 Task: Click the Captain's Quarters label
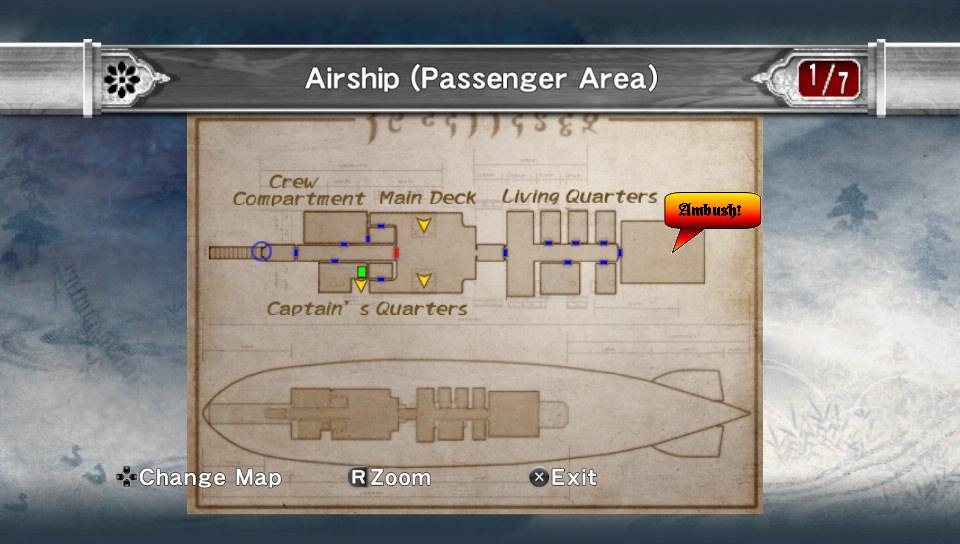[367, 309]
